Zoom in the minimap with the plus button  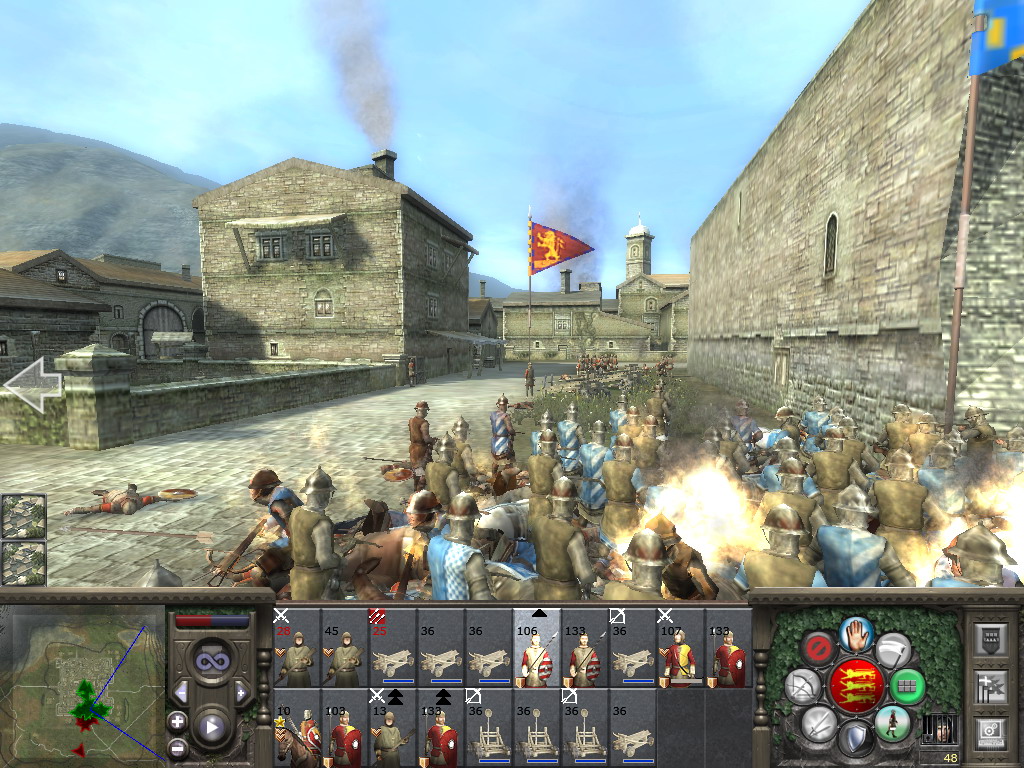(178, 721)
